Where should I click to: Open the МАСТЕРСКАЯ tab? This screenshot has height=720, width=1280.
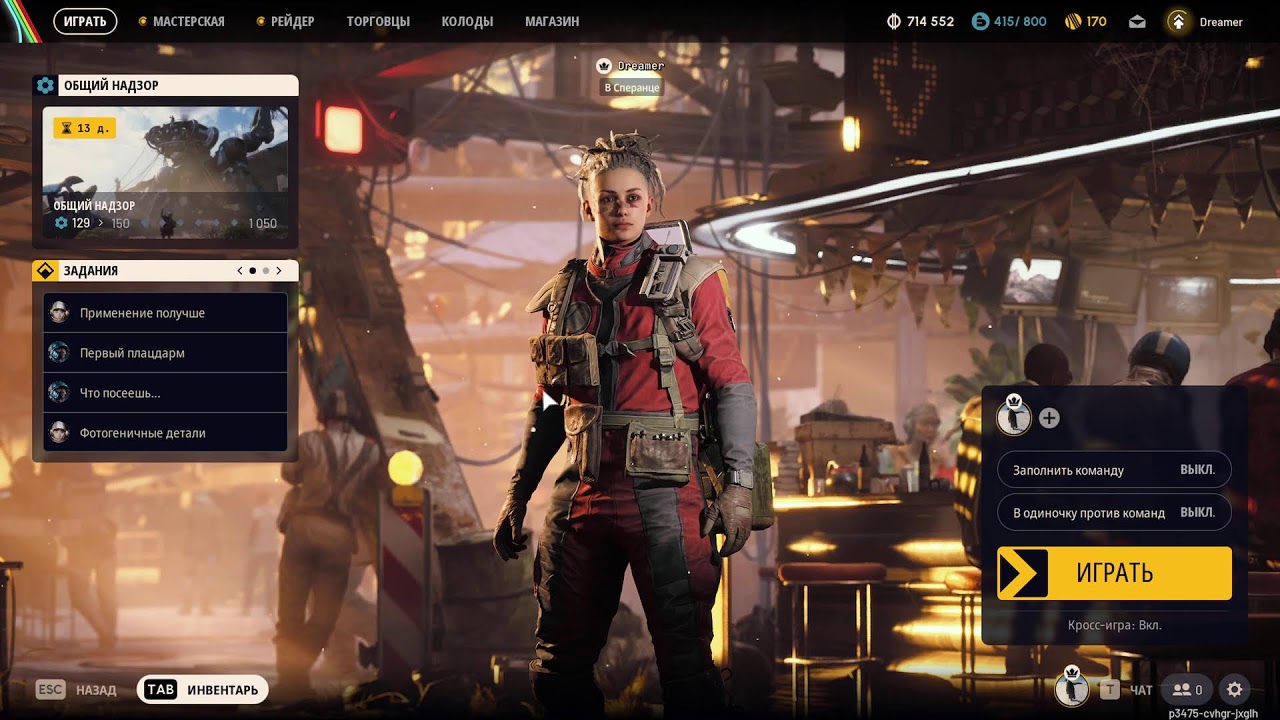click(x=187, y=21)
